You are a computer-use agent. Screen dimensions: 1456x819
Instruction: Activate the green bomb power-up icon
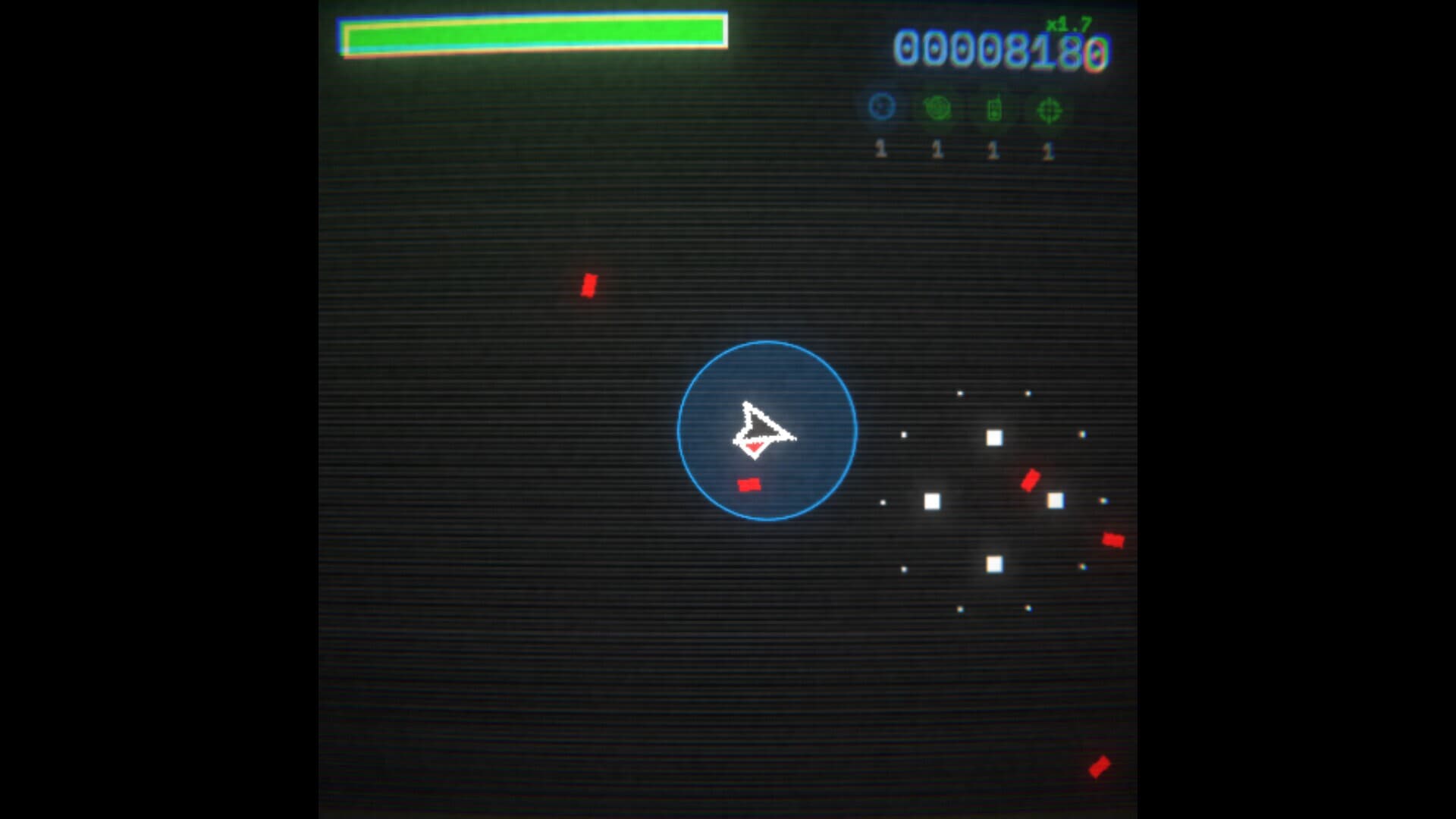(x=937, y=106)
